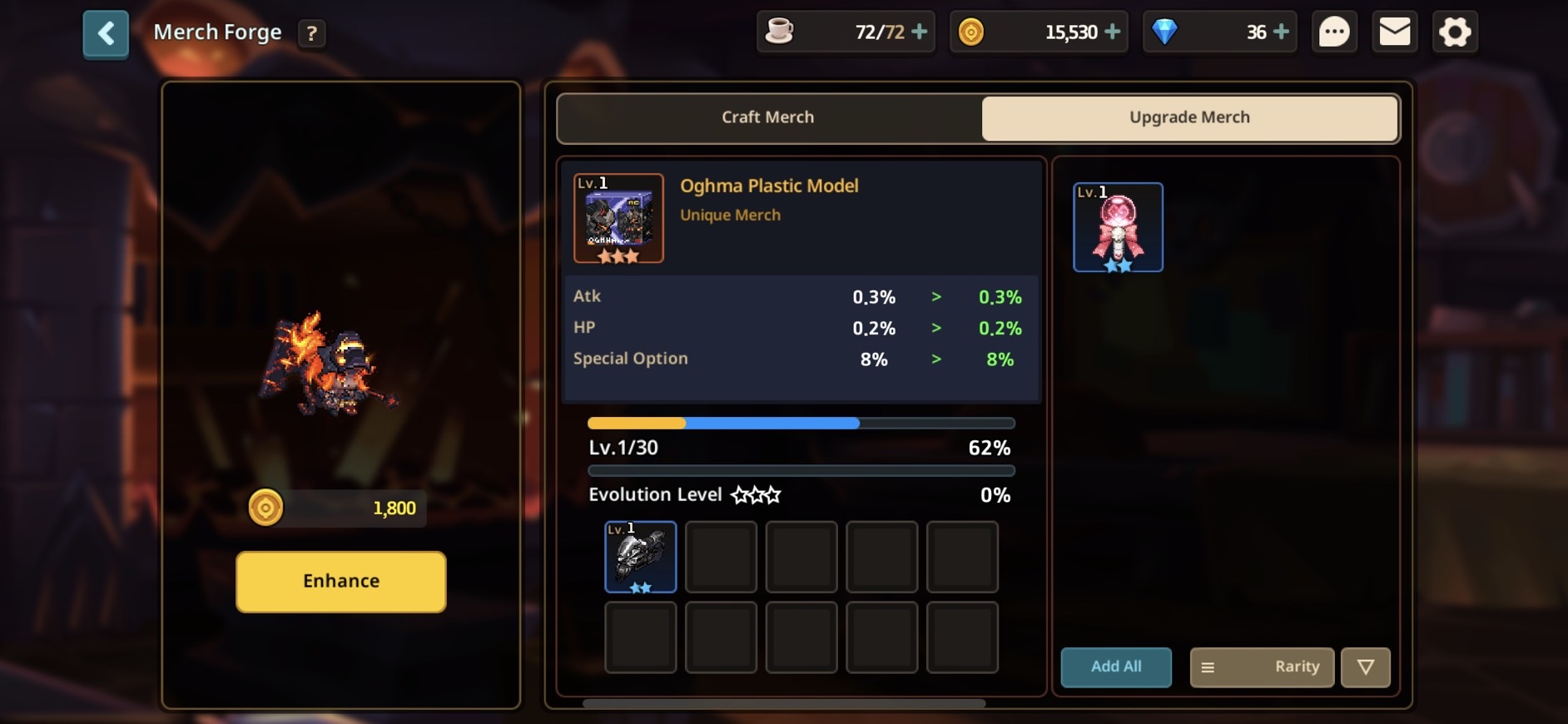Remove the grey helmet material from slot
The image size is (1568, 724).
pyautogui.click(x=640, y=557)
